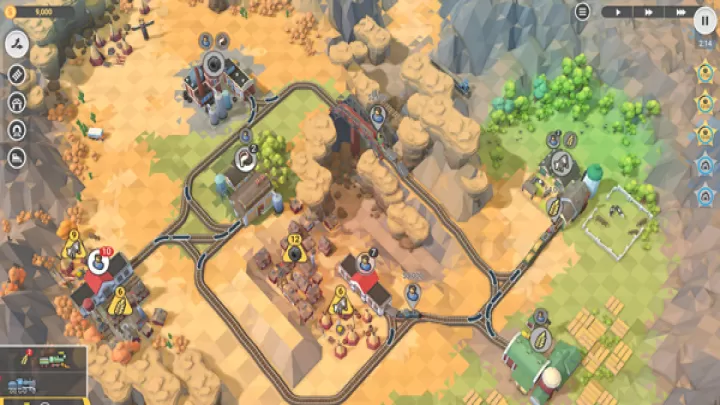720x405 pixels.
Task: Open the hamburger menu button
Action: pos(582,11)
